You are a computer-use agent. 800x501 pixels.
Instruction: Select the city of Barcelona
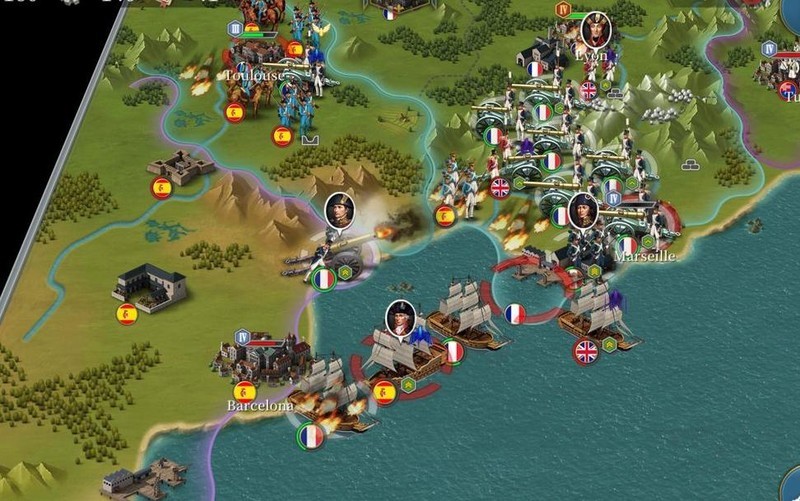tap(262, 359)
